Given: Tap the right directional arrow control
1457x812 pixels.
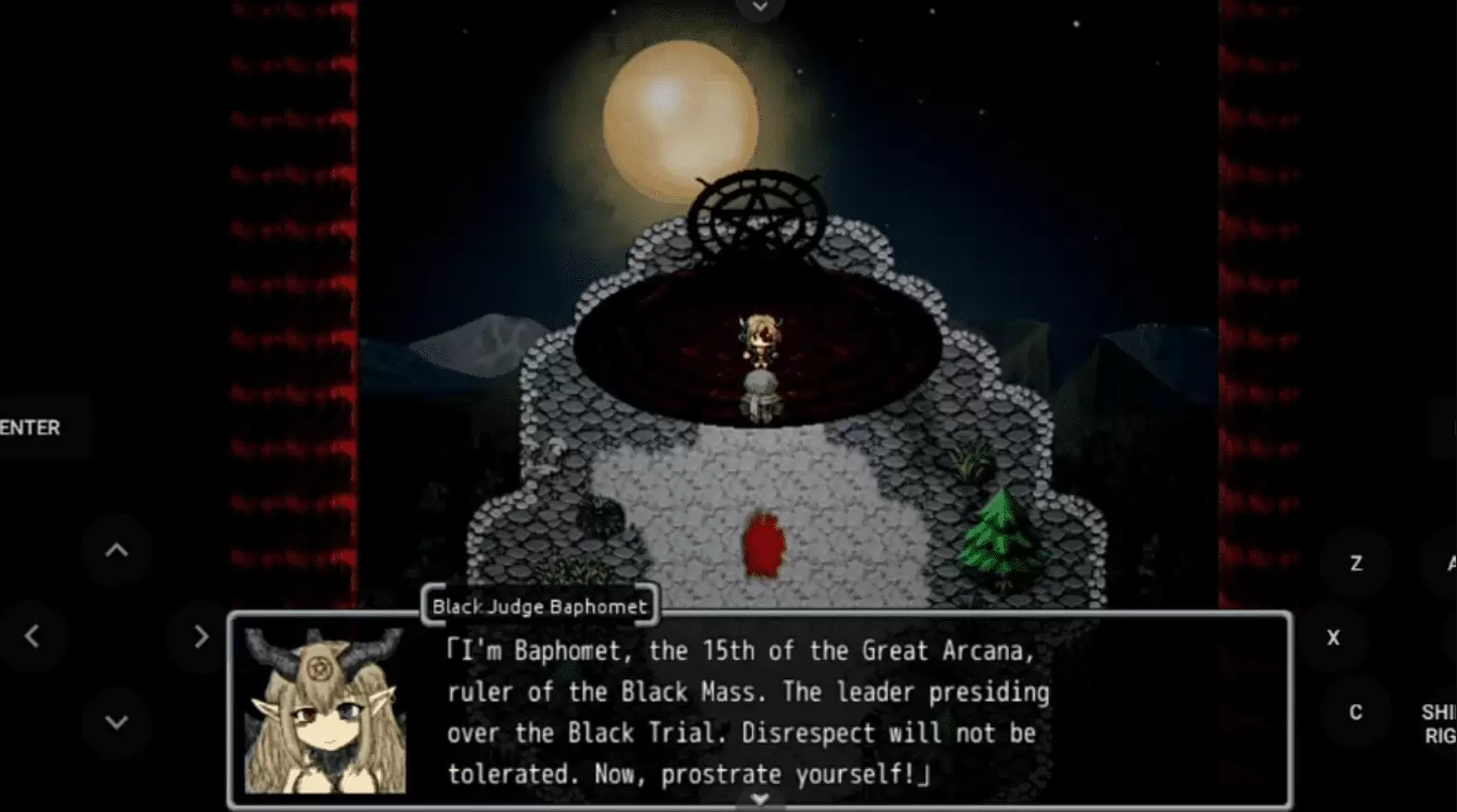Looking at the screenshot, I should pos(201,636).
